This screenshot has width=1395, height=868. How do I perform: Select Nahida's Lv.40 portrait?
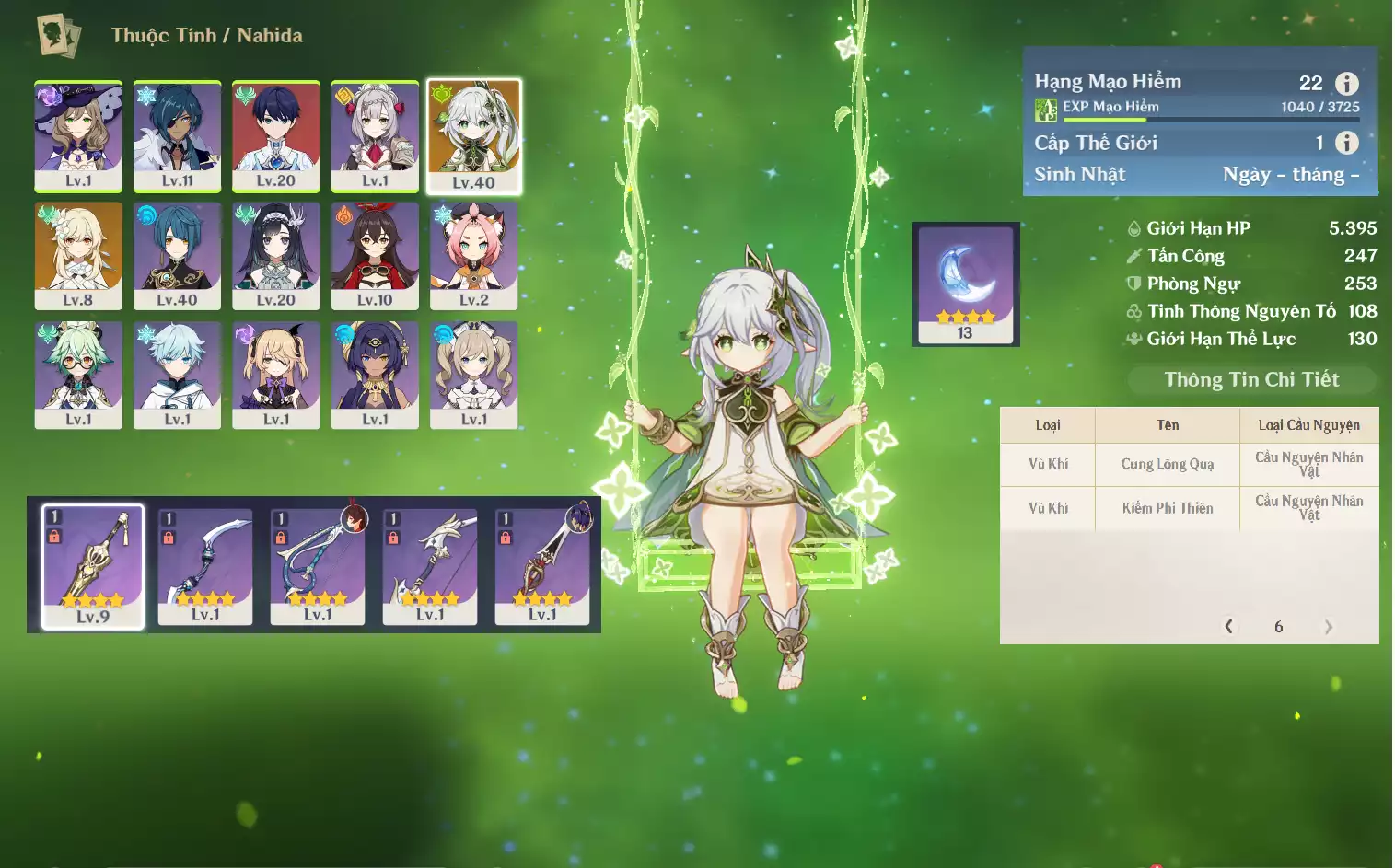click(474, 136)
